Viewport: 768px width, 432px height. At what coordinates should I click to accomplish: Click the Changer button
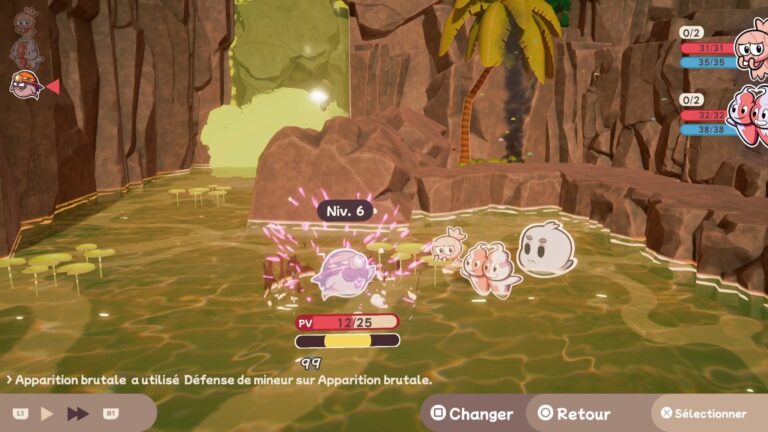click(471, 413)
